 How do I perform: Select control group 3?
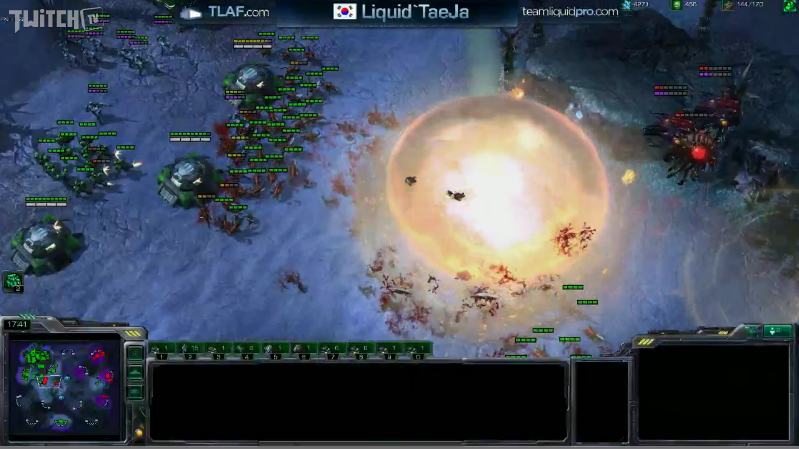click(219, 350)
